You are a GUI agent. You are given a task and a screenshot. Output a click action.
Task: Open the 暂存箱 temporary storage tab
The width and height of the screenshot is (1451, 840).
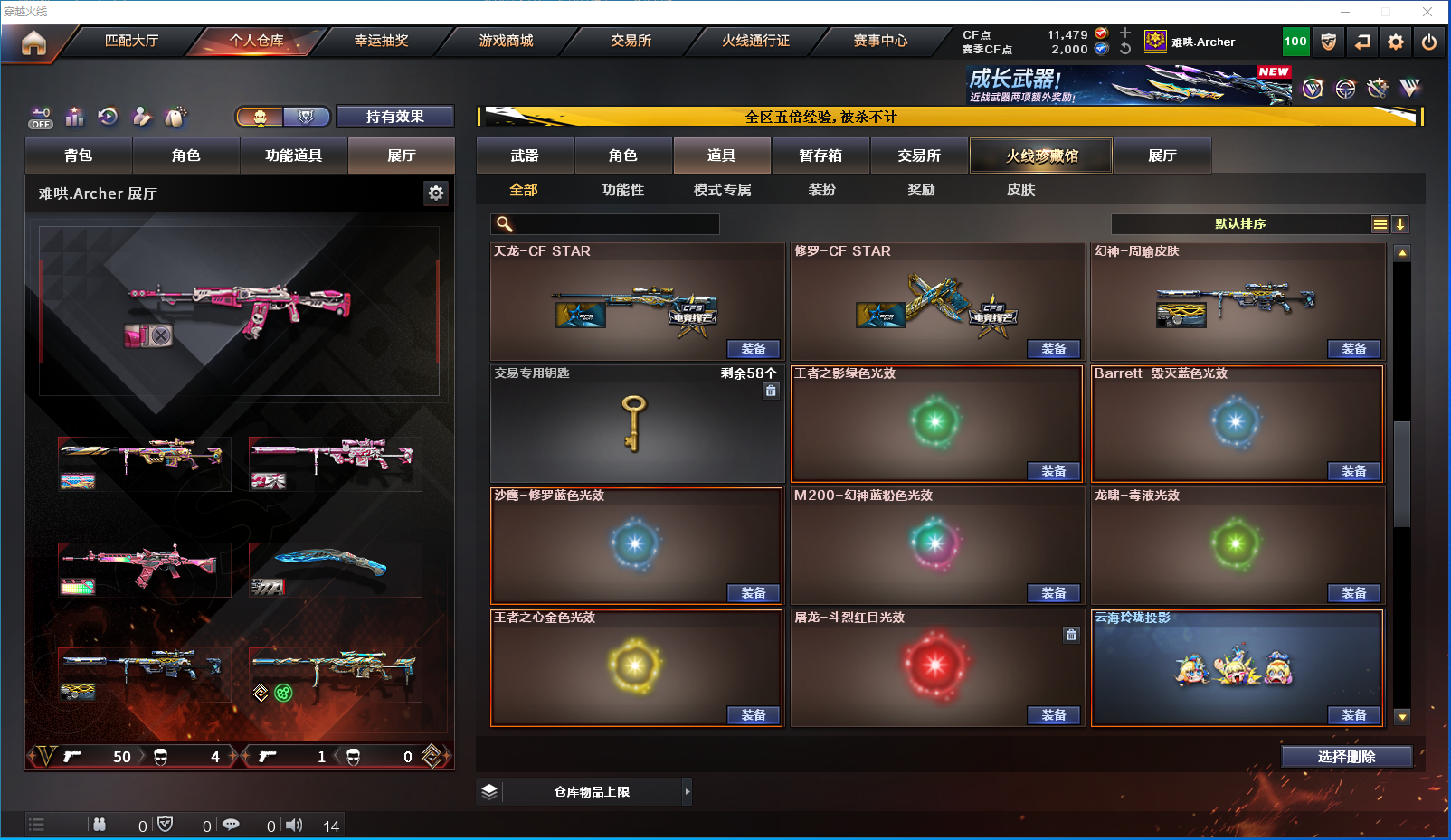click(820, 156)
